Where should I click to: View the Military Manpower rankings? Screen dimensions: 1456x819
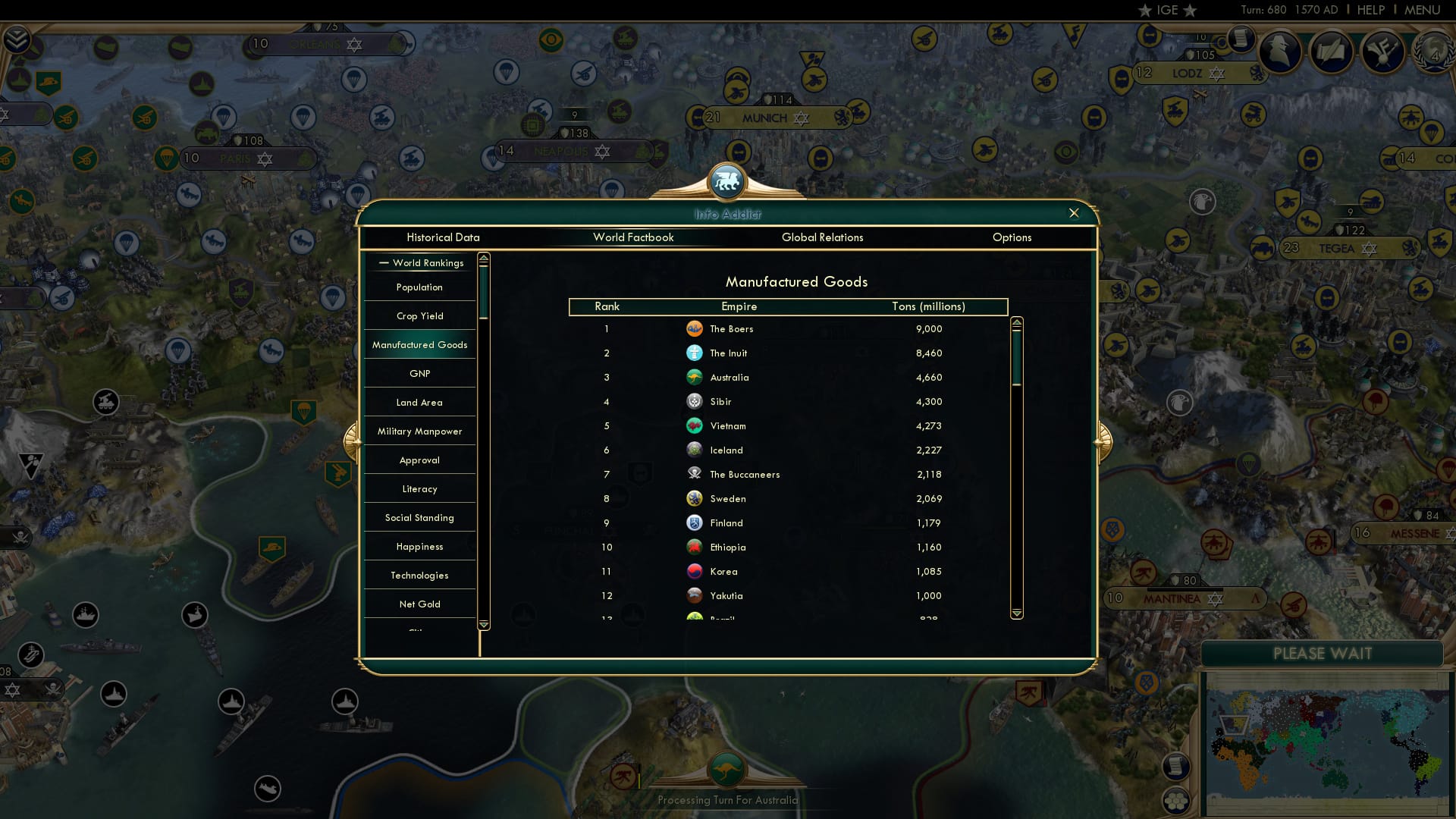(x=419, y=431)
